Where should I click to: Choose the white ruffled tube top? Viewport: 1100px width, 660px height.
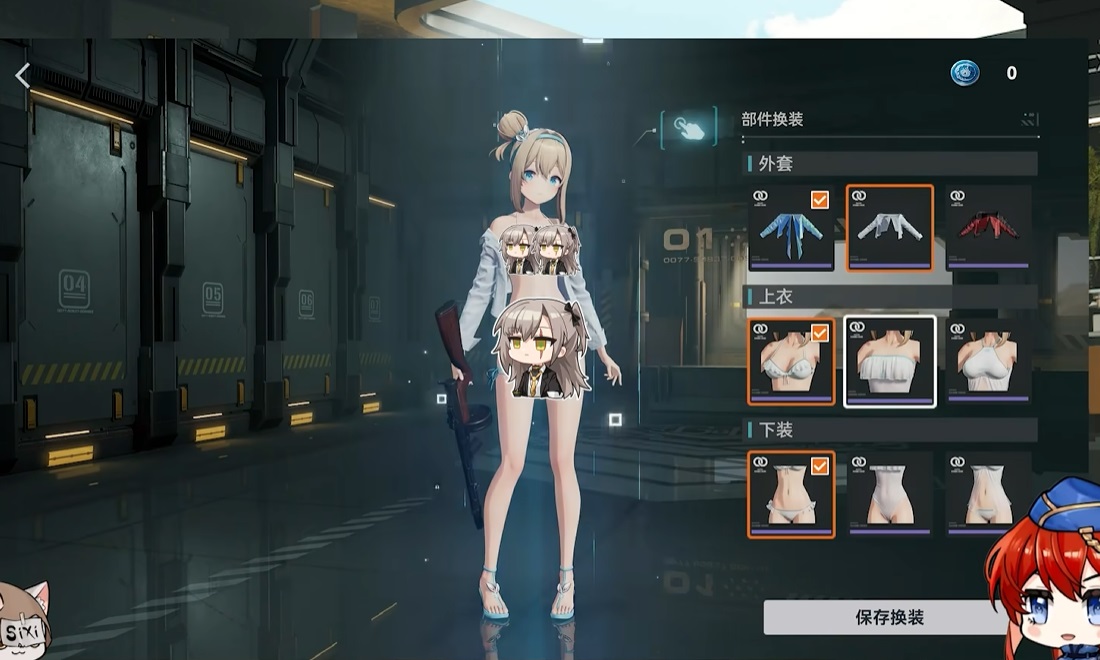pyautogui.click(x=889, y=361)
